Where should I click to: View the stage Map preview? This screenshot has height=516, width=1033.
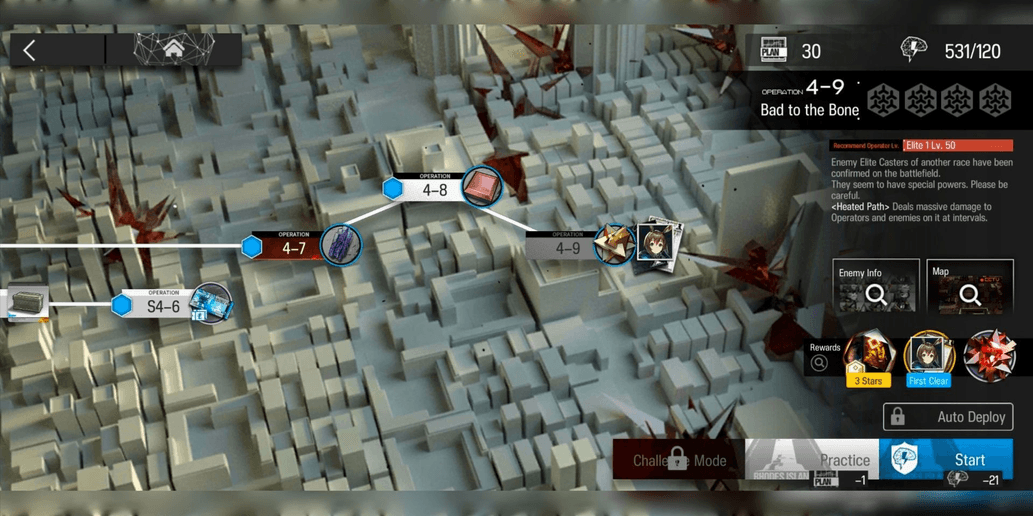click(x=969, y=289)
